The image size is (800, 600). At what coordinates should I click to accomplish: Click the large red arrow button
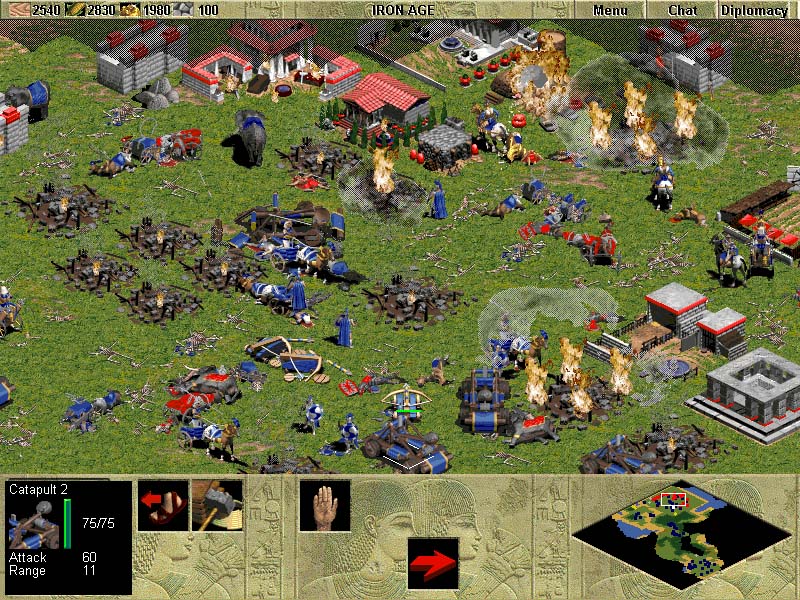point(433,563)
